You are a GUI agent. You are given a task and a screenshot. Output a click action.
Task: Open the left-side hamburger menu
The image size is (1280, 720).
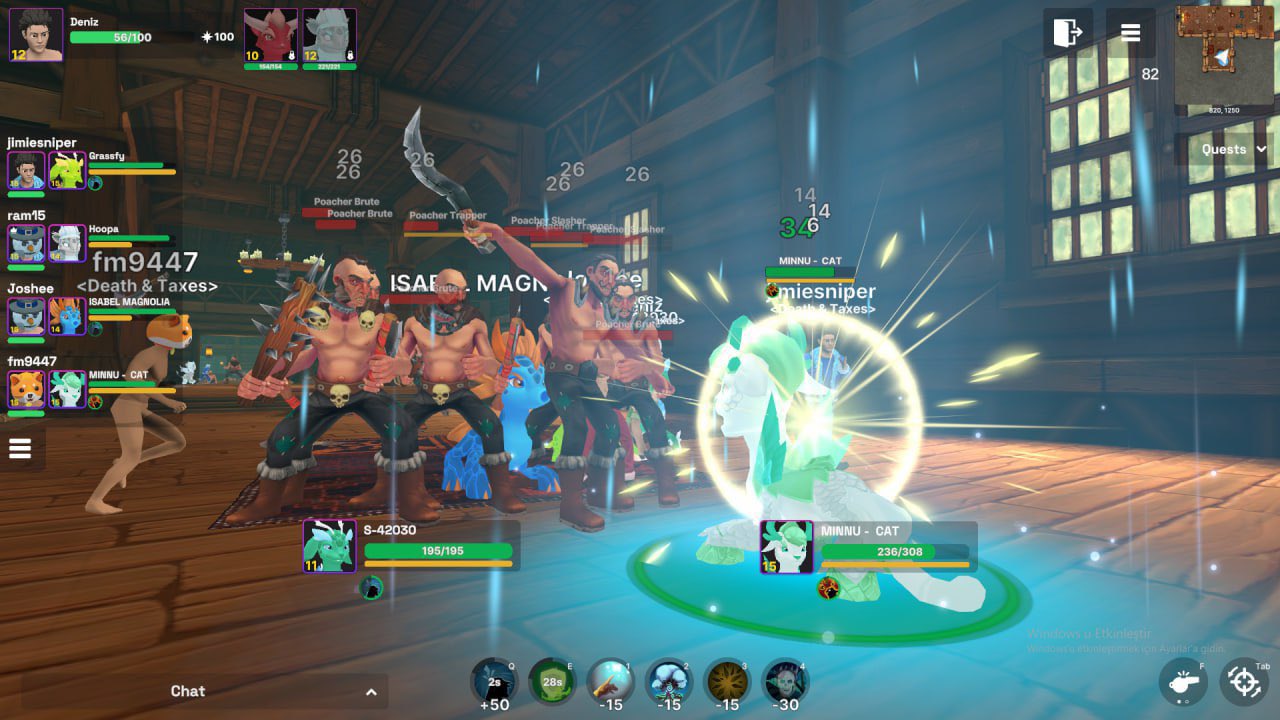(20, 449)
